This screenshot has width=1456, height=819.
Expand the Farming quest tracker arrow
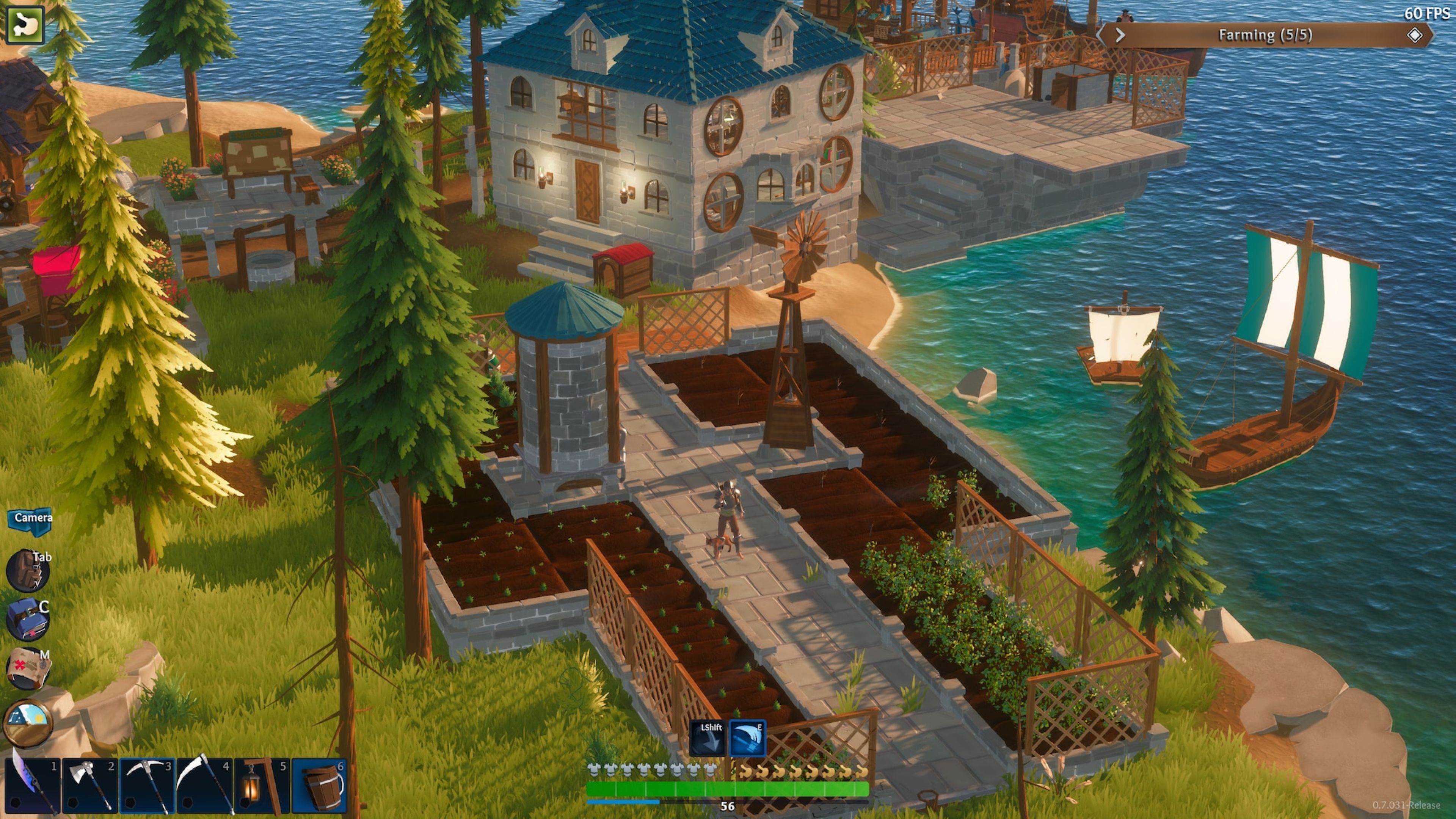1120,36
